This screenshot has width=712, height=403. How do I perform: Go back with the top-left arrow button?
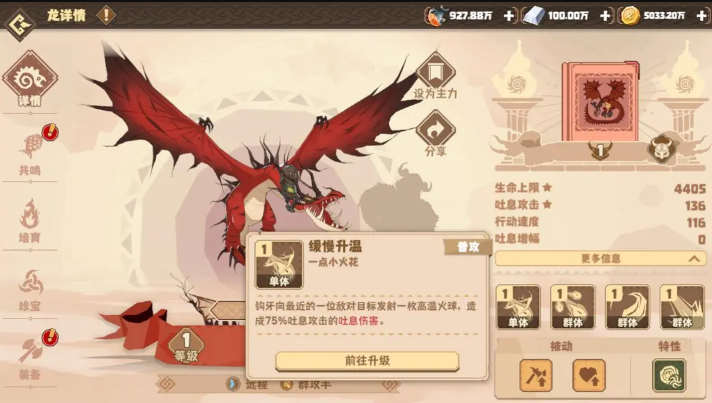(19, 22)
